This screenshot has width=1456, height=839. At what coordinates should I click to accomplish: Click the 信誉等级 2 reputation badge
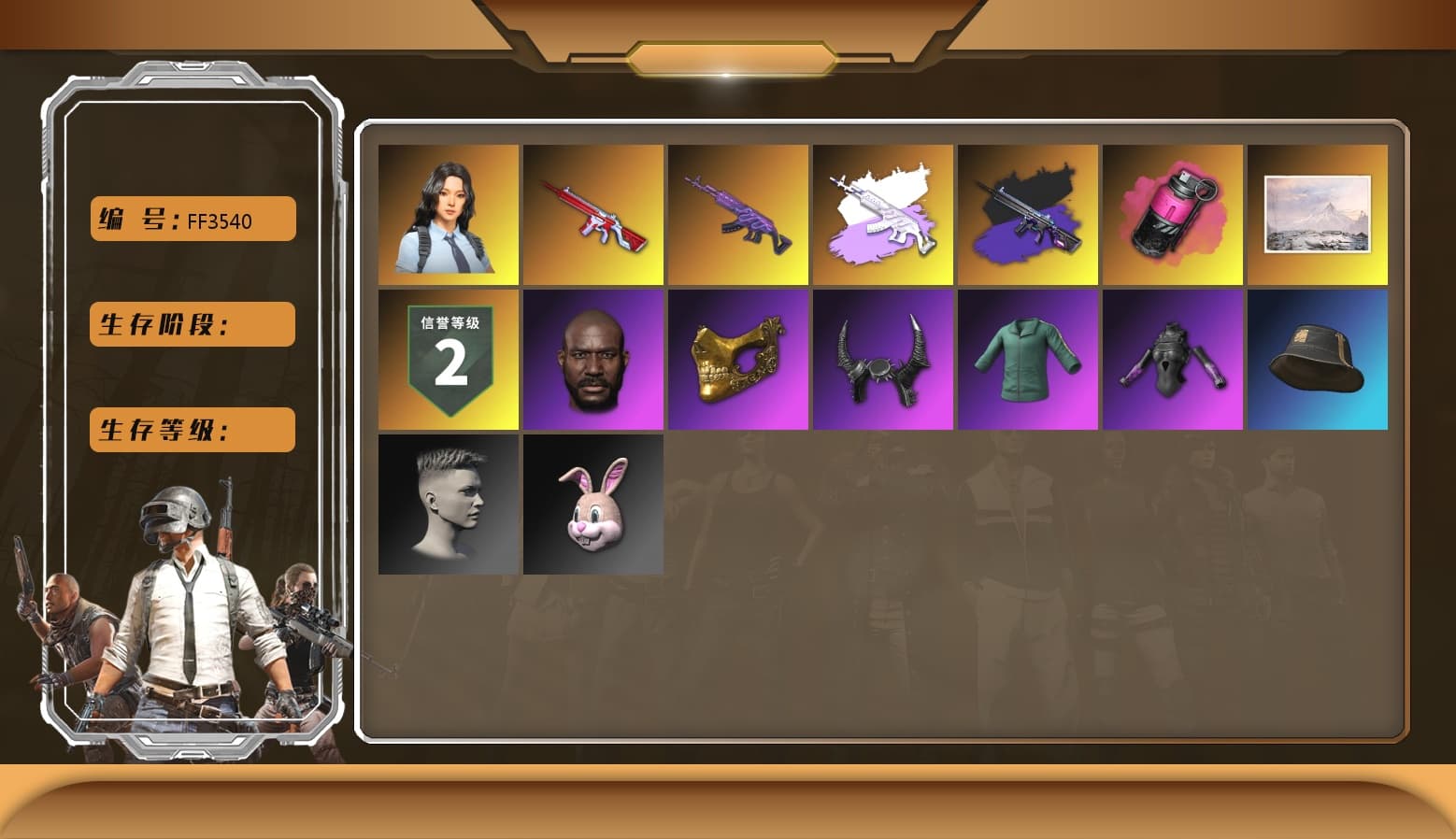point(448,359)
